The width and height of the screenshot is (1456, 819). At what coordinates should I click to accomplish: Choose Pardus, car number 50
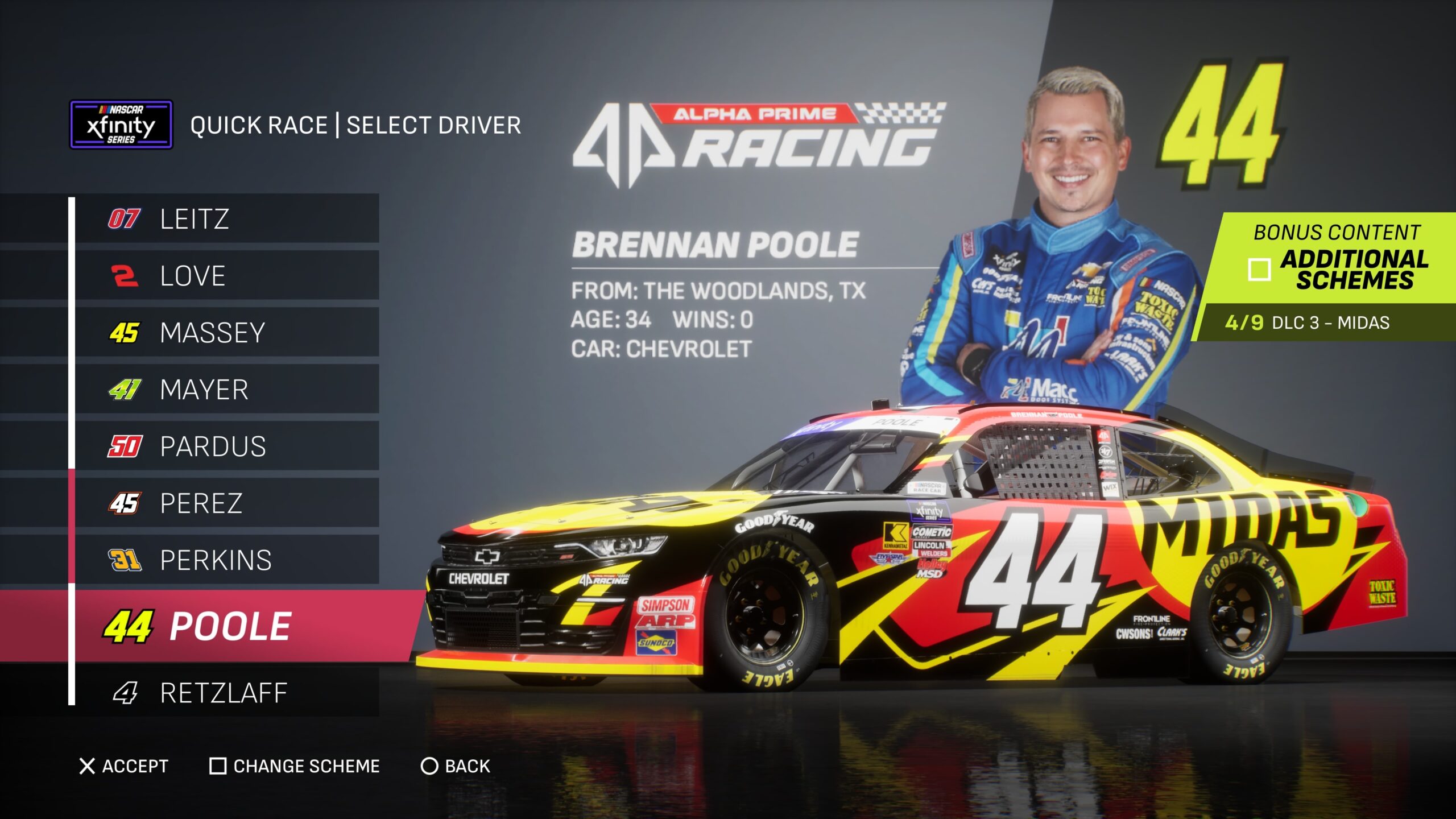coord(226,446)
